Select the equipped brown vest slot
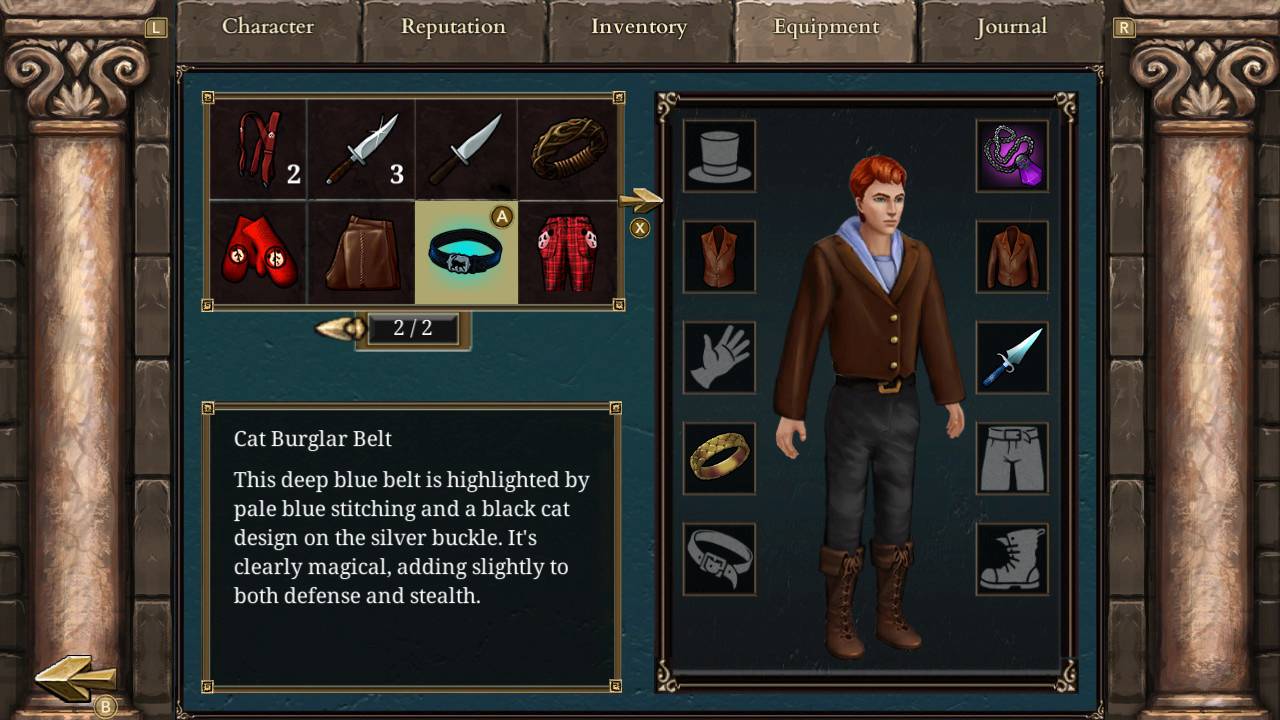The image size is (1280, 720). click(719, 257)
